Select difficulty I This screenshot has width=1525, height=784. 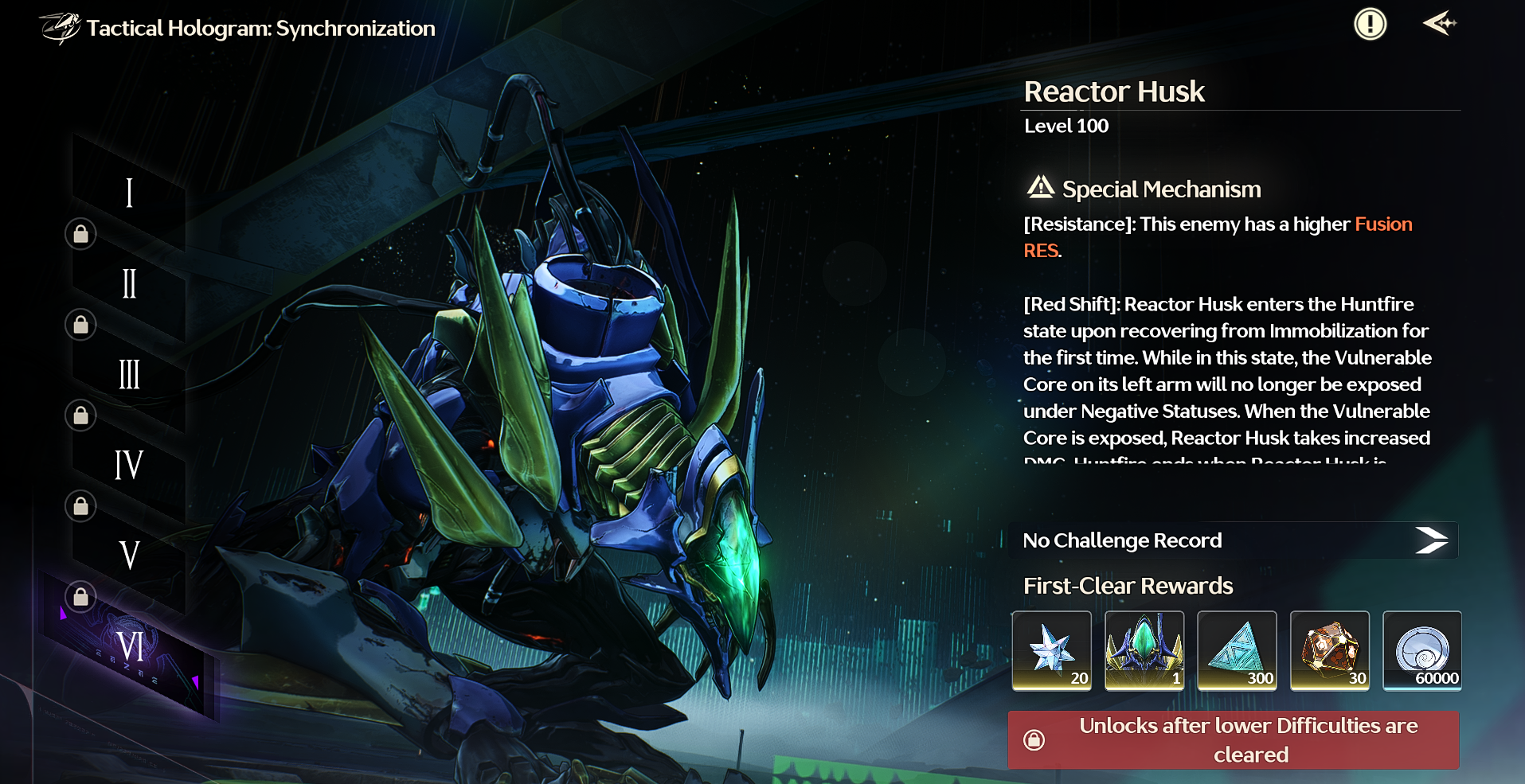click(129, 193)
